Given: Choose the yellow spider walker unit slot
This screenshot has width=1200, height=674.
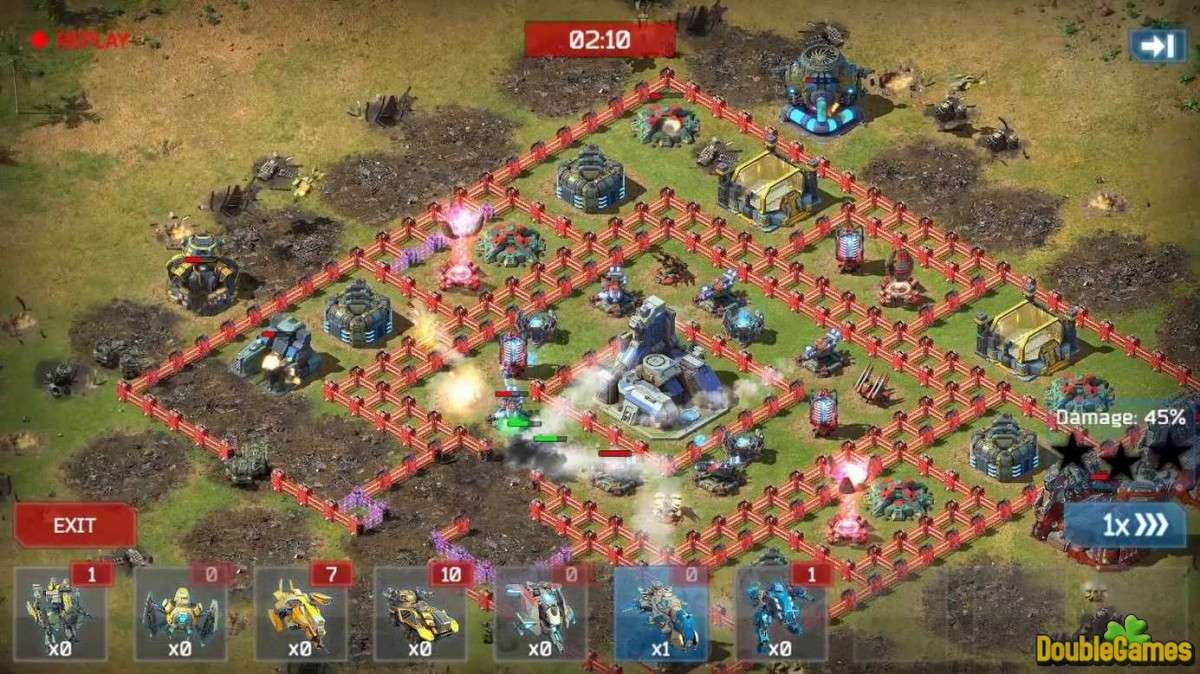Looking at the screenshot, I should (181, 613).
